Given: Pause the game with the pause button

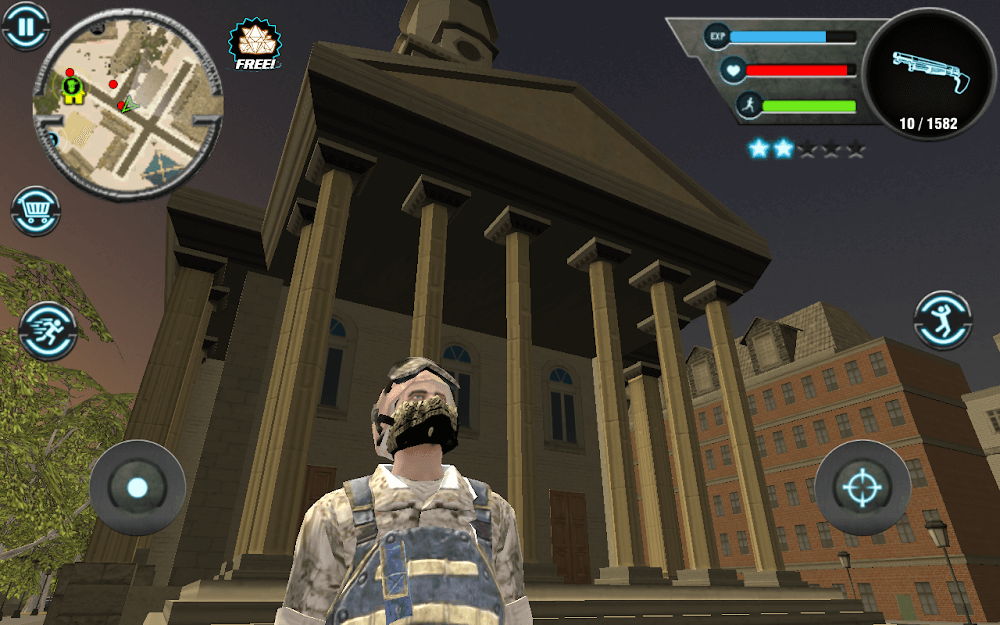Looking at the screenshot, I should click(x=25, y=25).
